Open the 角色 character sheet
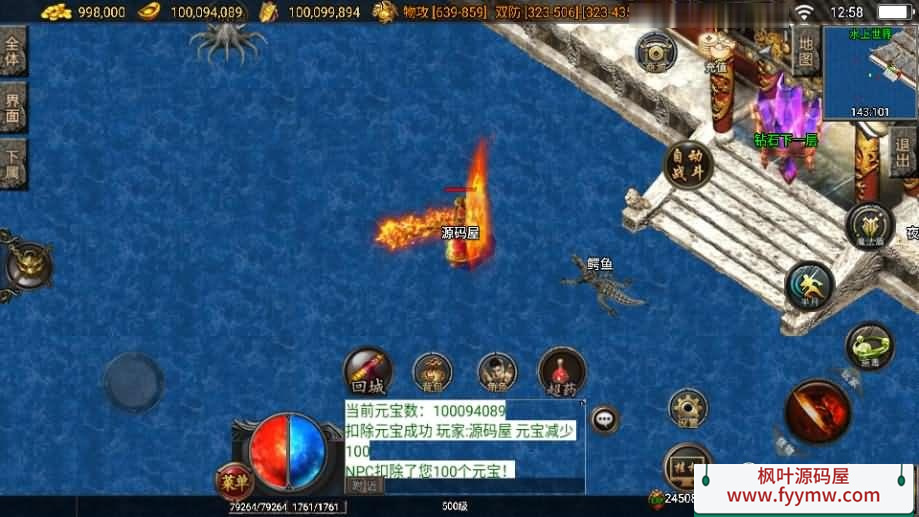Image resolution: width=919 pixels, height=517 pixels. pos(497,372)
